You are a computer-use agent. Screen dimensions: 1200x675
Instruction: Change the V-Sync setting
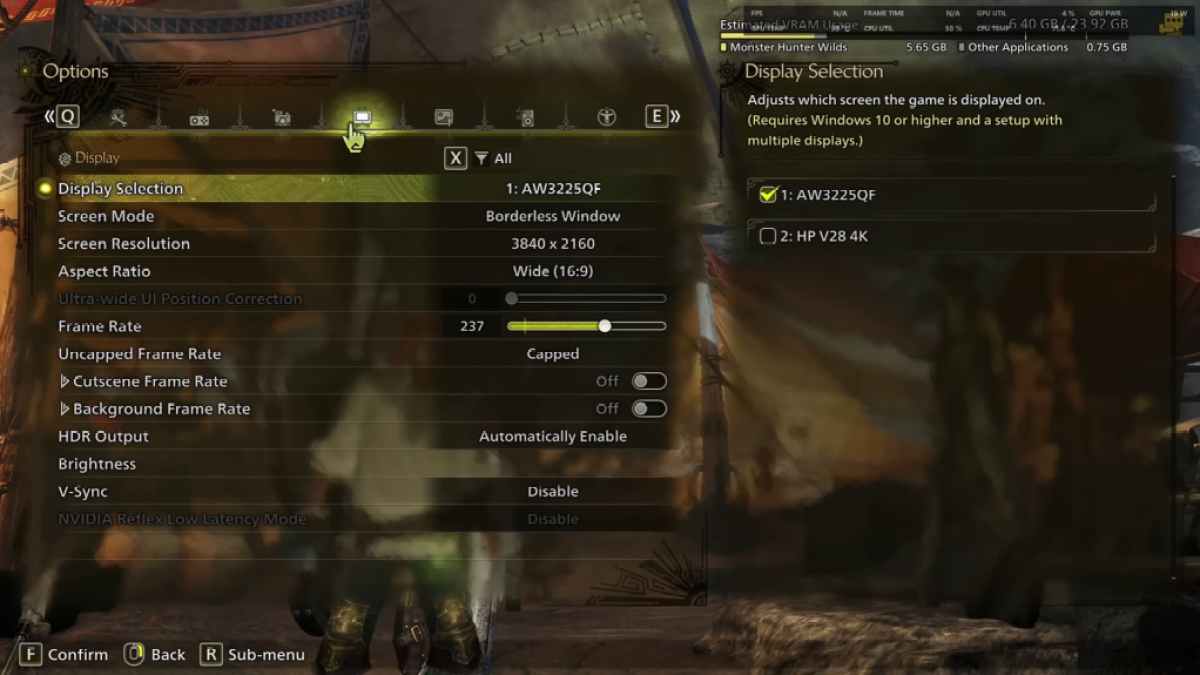[x=552, y=492]
